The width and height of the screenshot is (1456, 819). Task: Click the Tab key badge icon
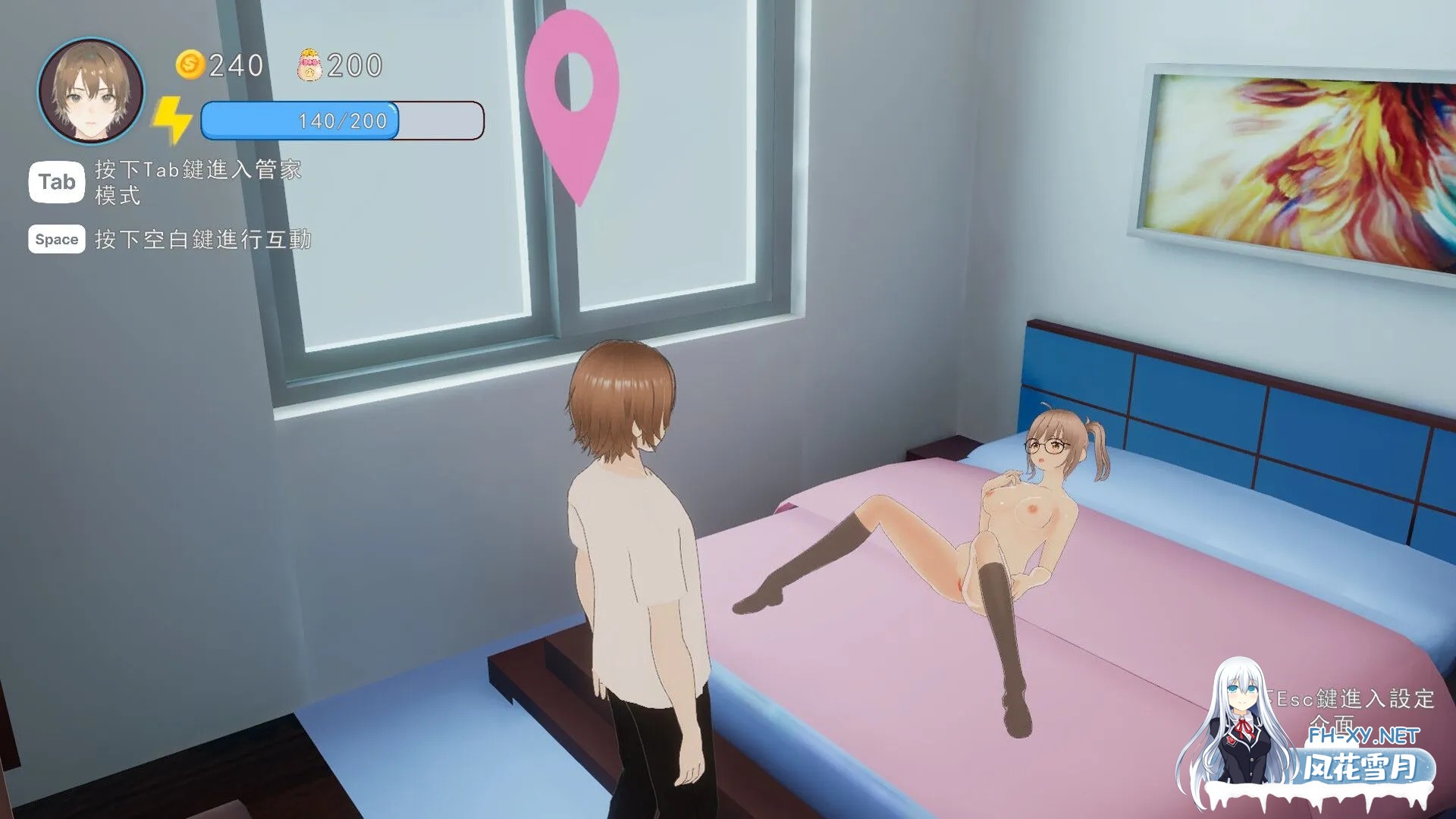click(55, 182)
